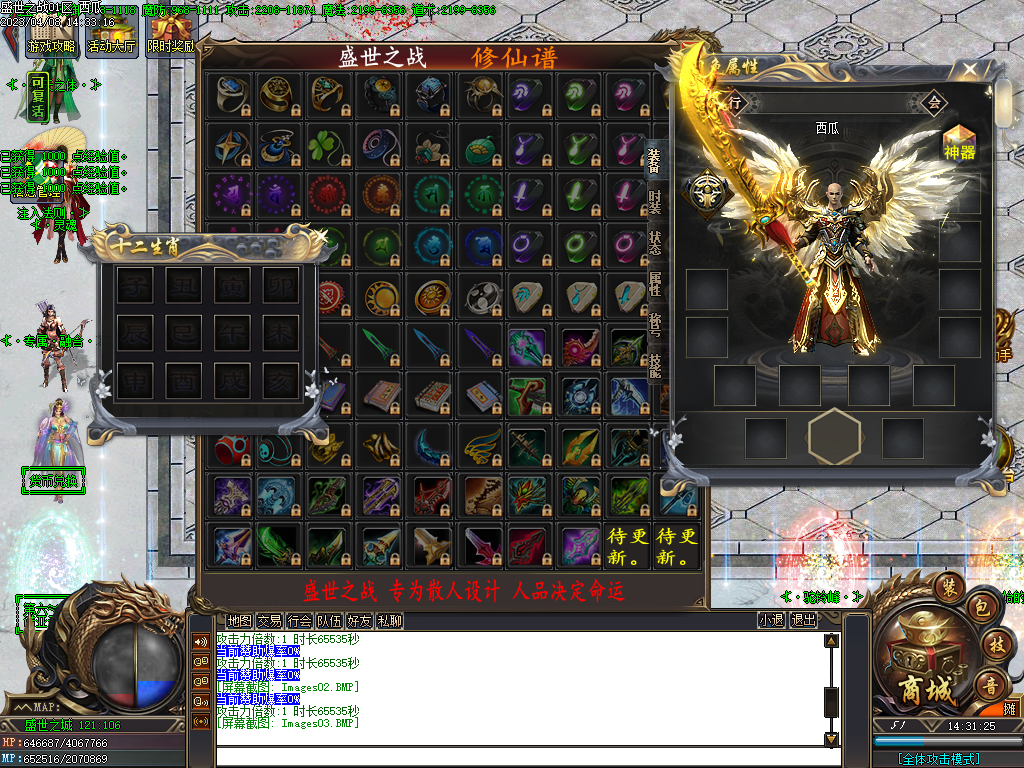This screenshot has width=1024, height=768.
Task: Click the chat scrollbar down arrow
Action: coord(831,739)
